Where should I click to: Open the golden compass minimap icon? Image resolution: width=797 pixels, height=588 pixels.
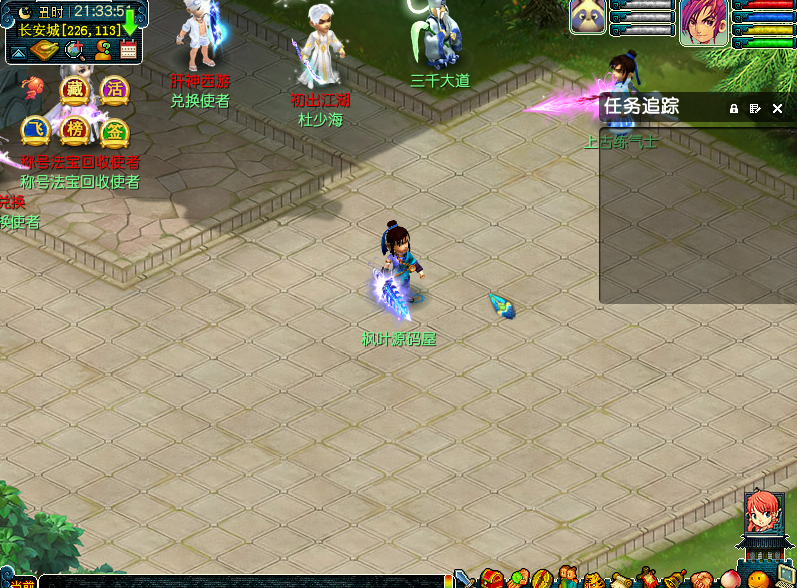pos(46,50)
